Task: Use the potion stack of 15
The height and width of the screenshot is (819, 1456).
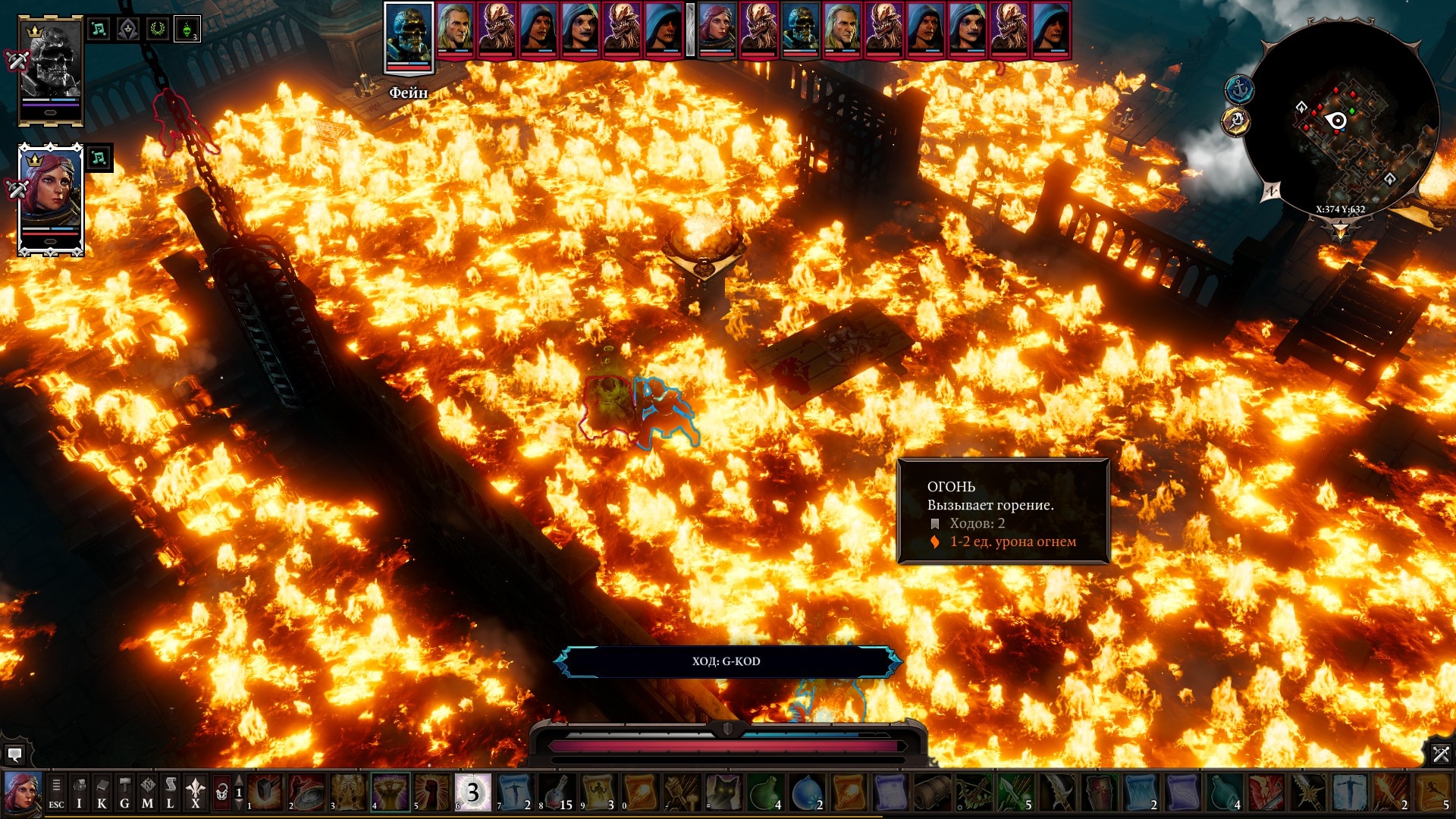Action: pos(554,790)
